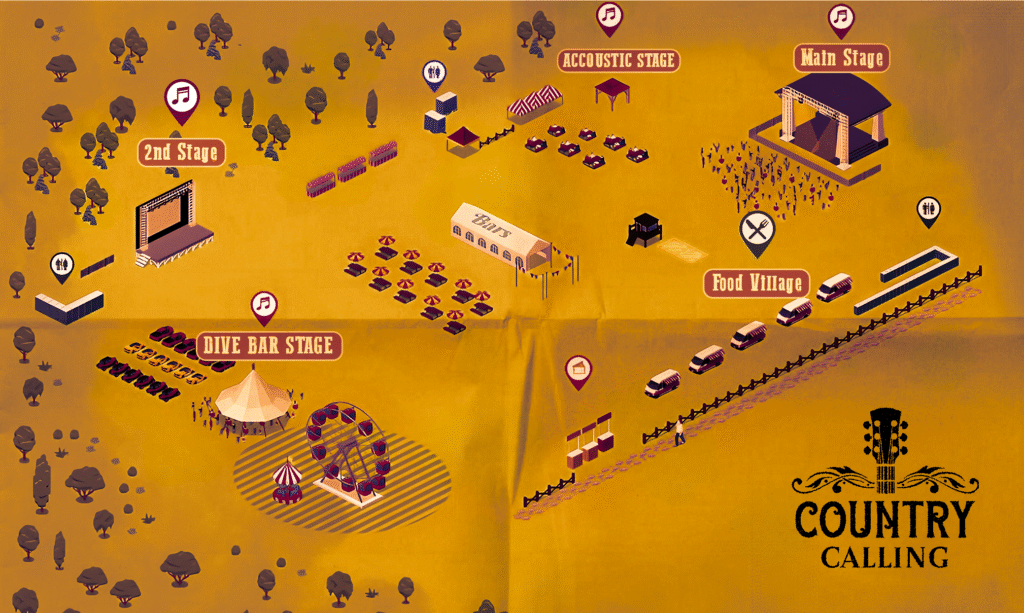Open the restroom marker near the 2nd Stage

pos(62,265)
